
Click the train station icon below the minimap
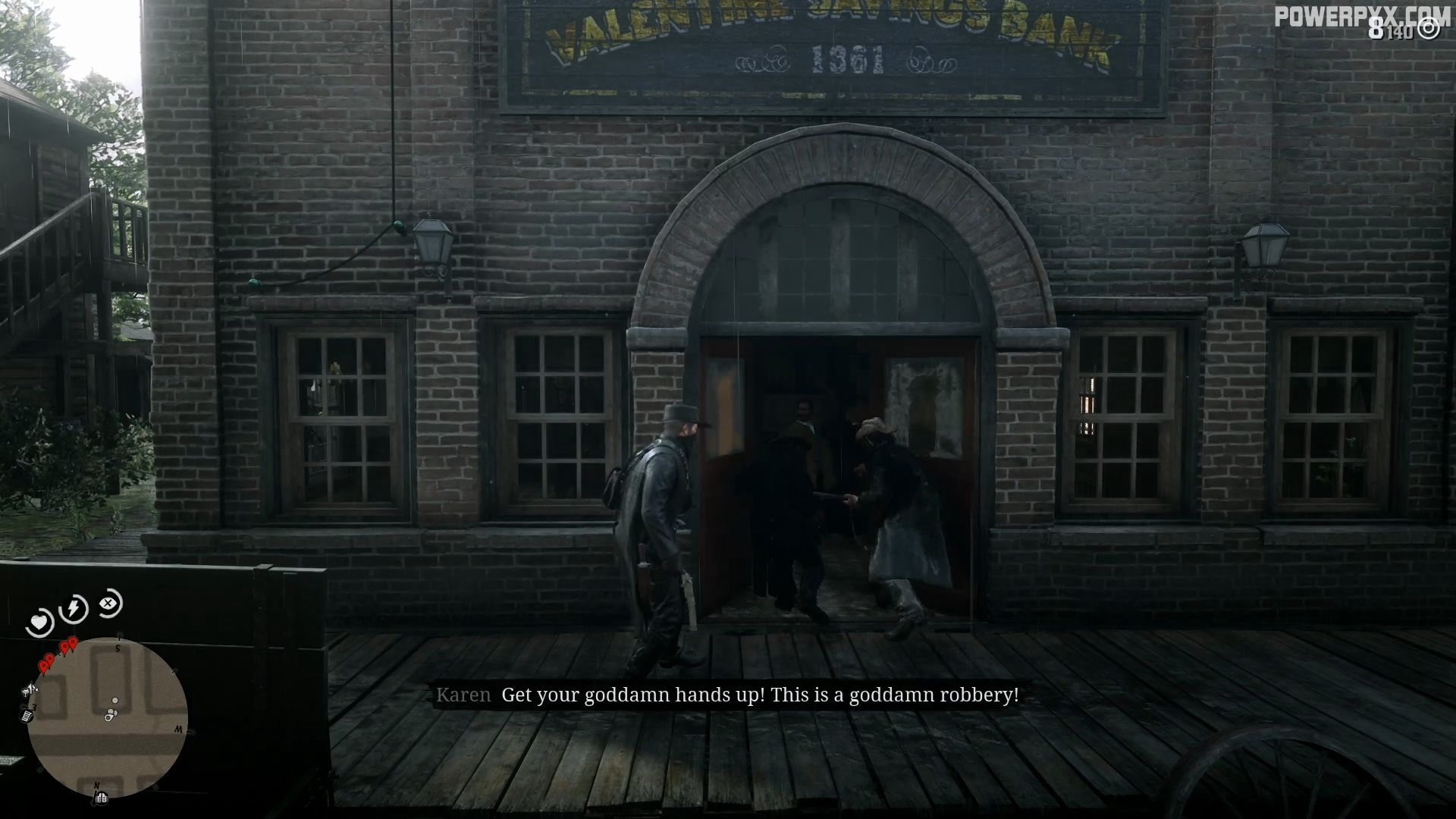[x=101, y=797]
